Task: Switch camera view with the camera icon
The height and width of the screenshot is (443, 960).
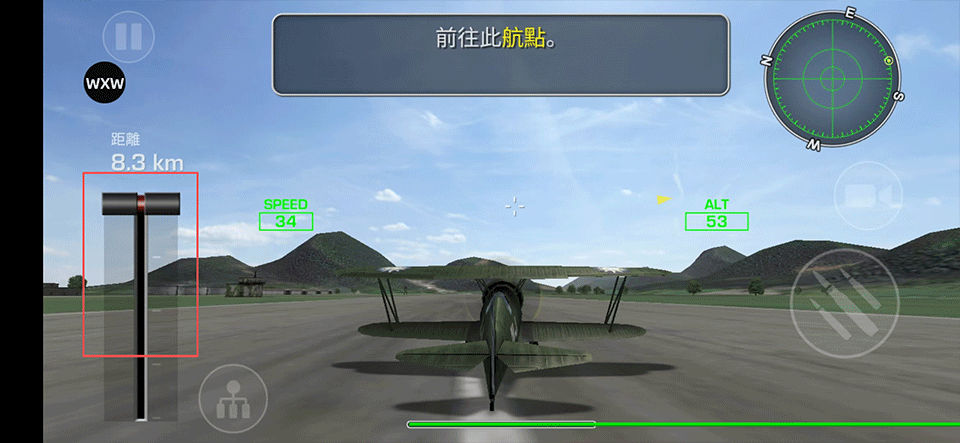Action: (x=860, y=196)
